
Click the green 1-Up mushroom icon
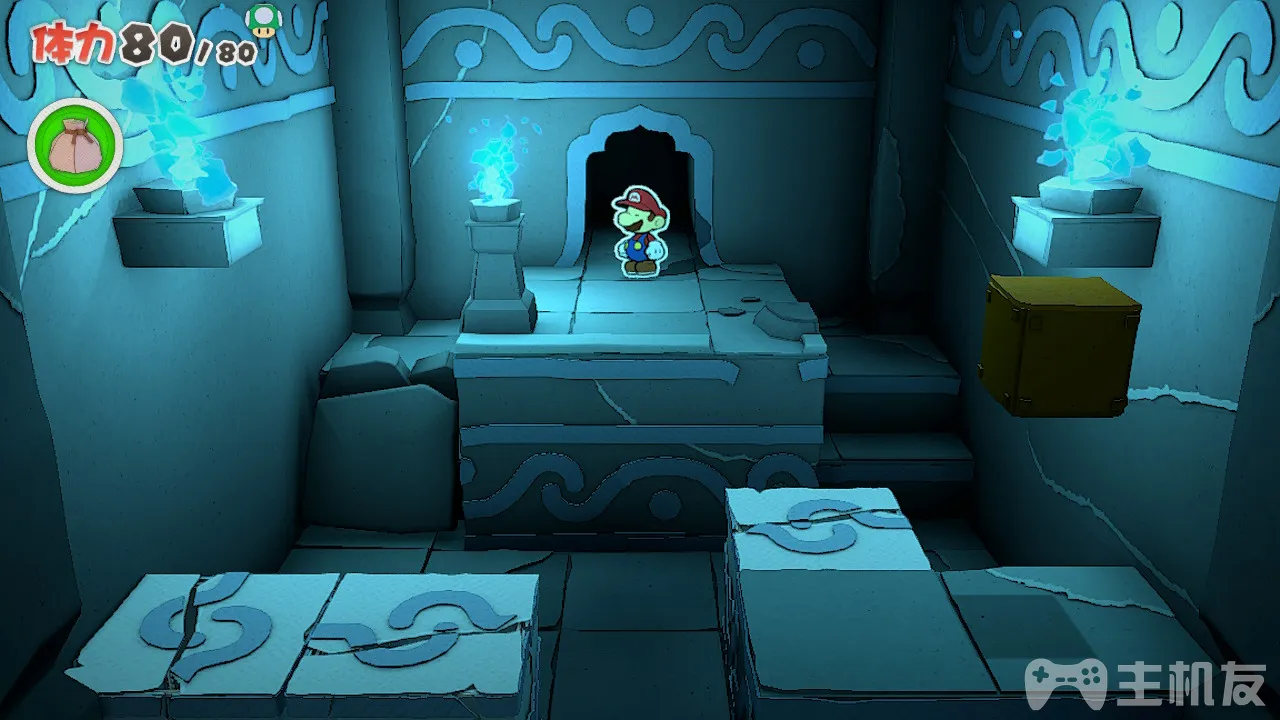click(263, 21)
